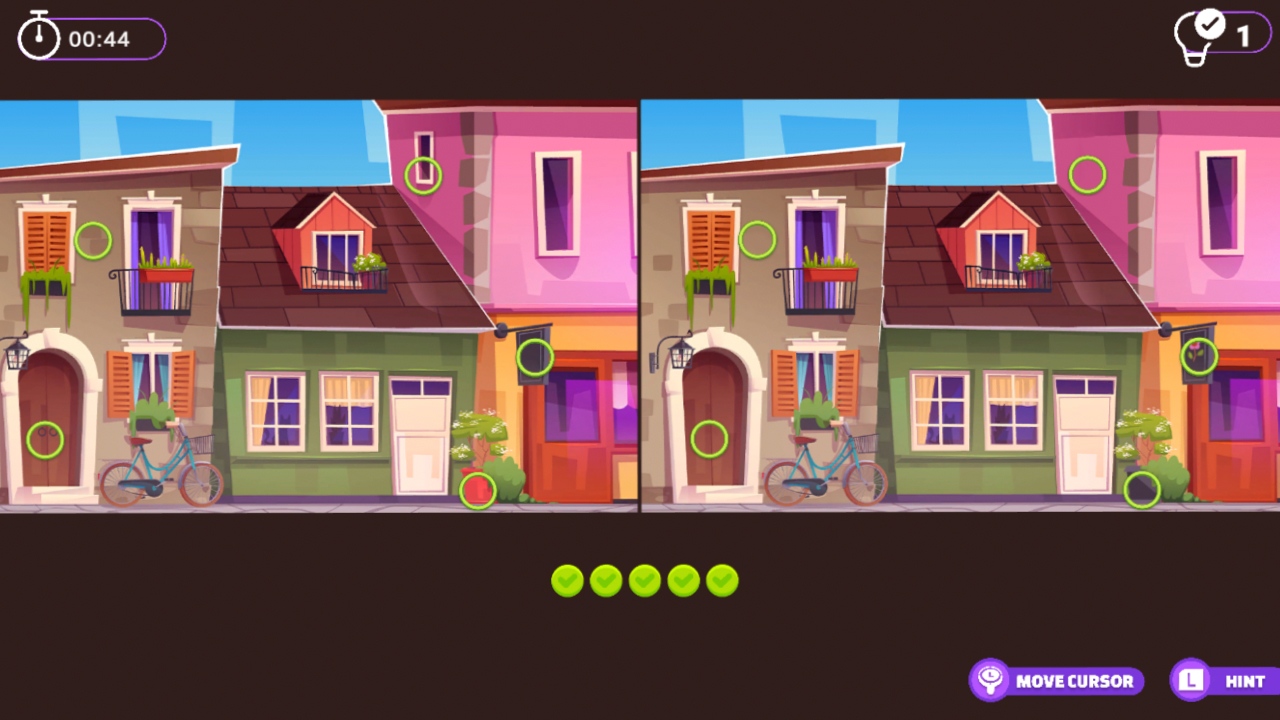Select the L hint shortcut icon

1189,680
